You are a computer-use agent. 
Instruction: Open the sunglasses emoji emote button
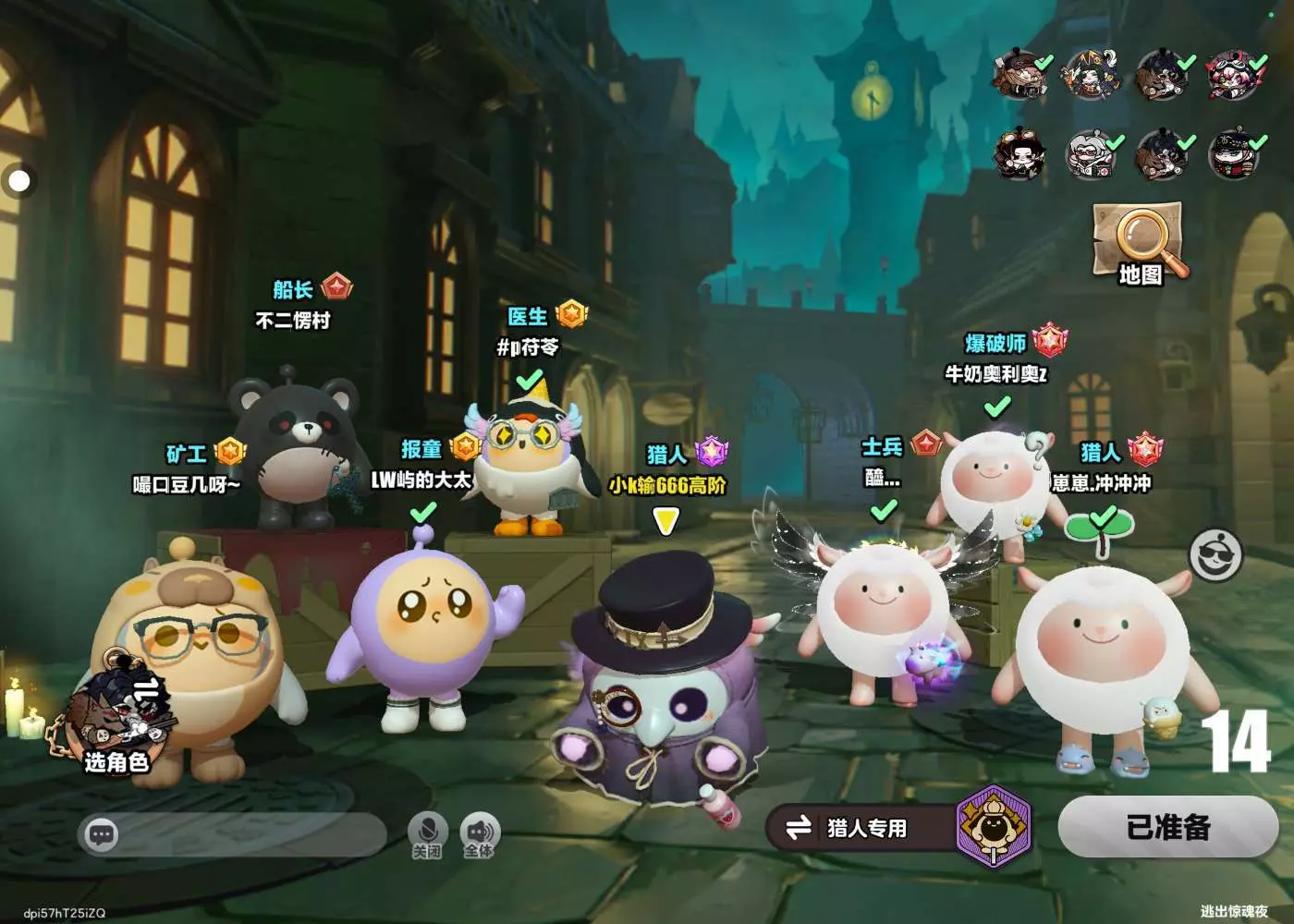point(1215,554)
